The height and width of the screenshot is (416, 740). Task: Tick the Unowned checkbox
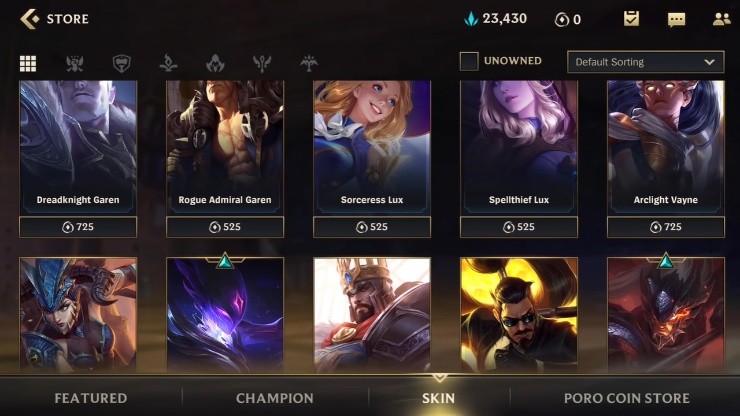[x=469, y=61]
